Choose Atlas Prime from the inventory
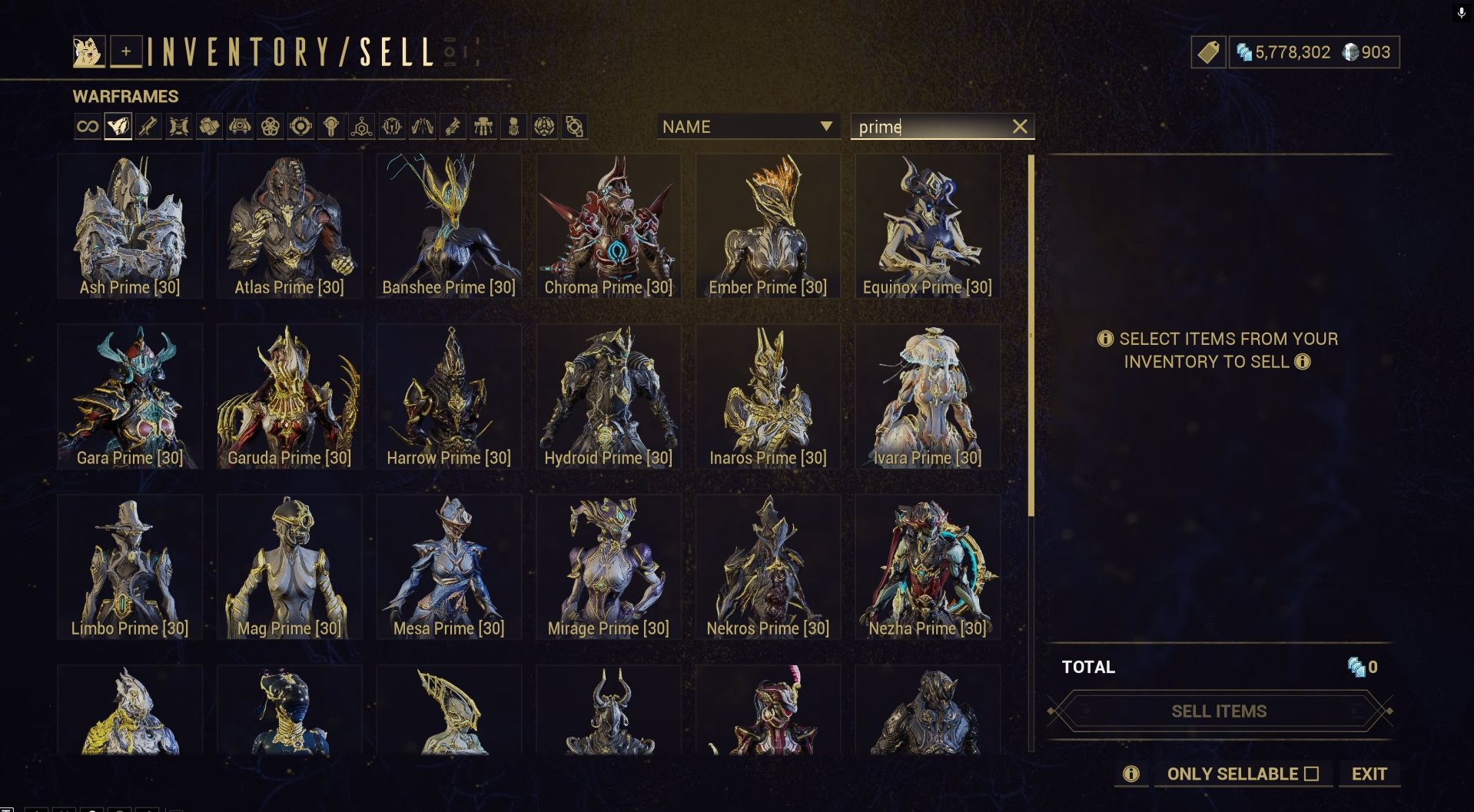The width and height of the screenshot is (1474, 812). 289,226
